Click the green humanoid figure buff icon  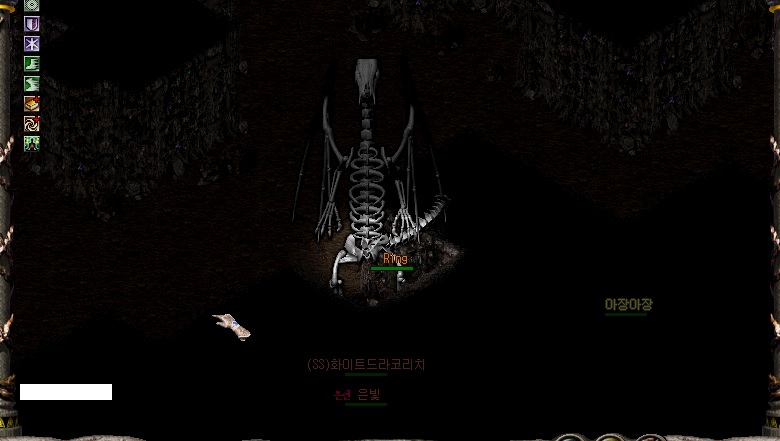click(x=32, y=143)
